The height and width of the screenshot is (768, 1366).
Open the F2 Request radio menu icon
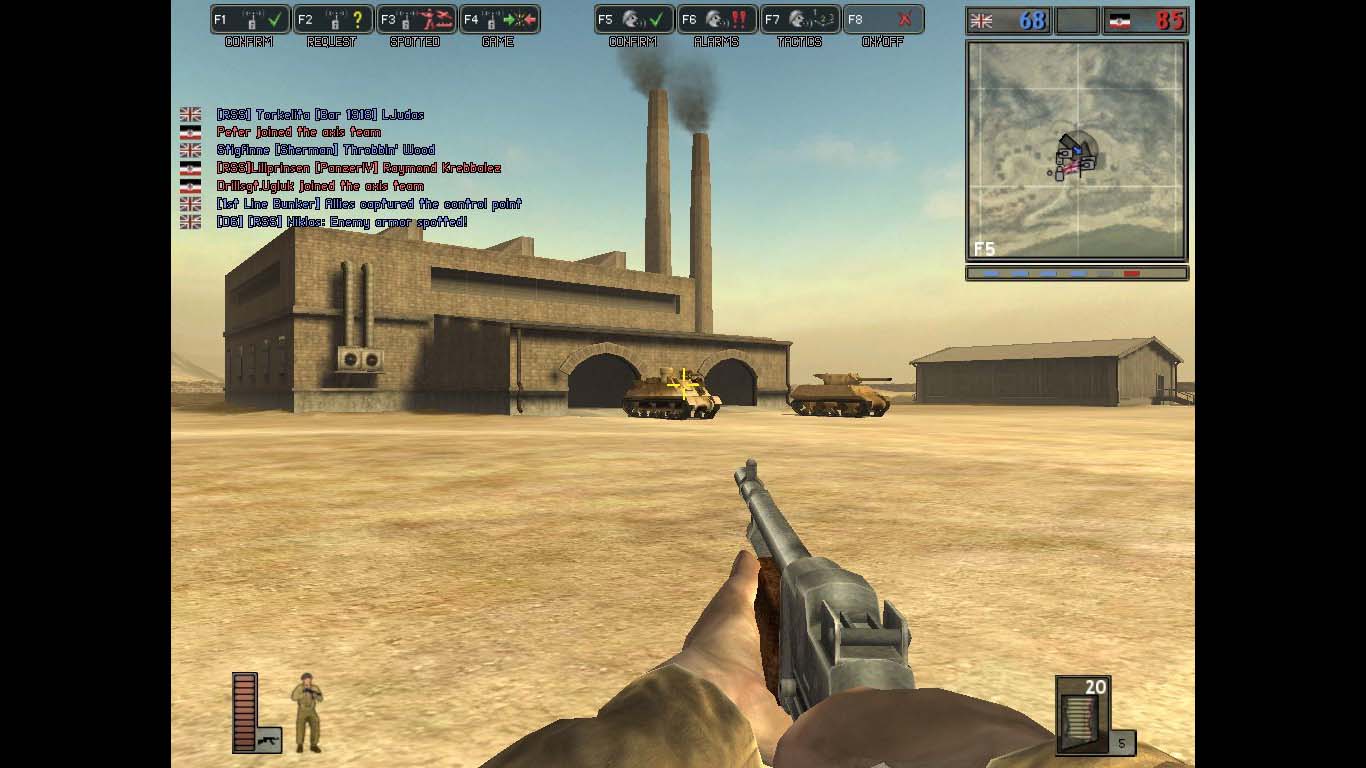tap(332, 19)
